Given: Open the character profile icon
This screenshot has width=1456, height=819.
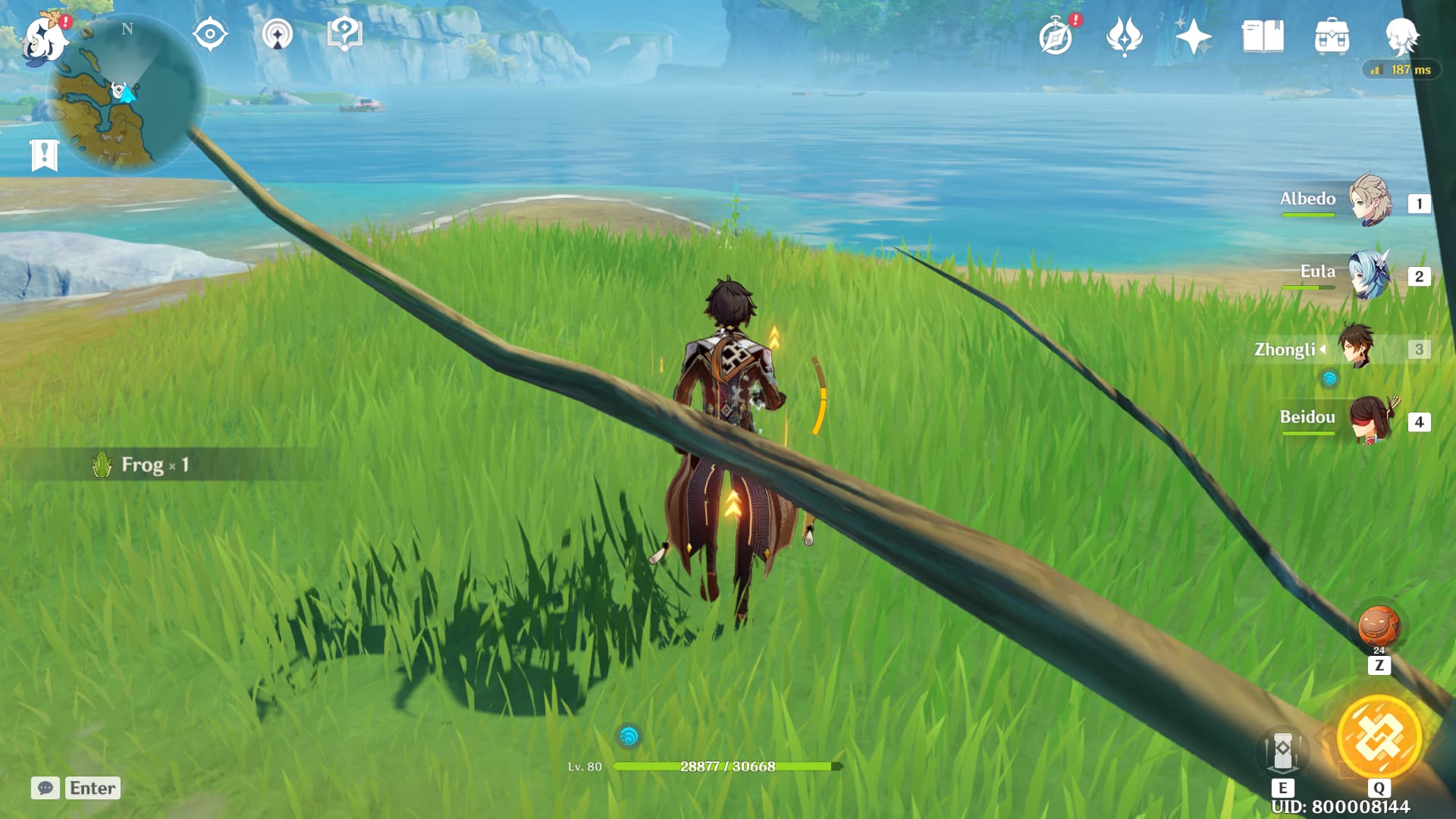Looking at the screenshot, I should click(1400, 36).
